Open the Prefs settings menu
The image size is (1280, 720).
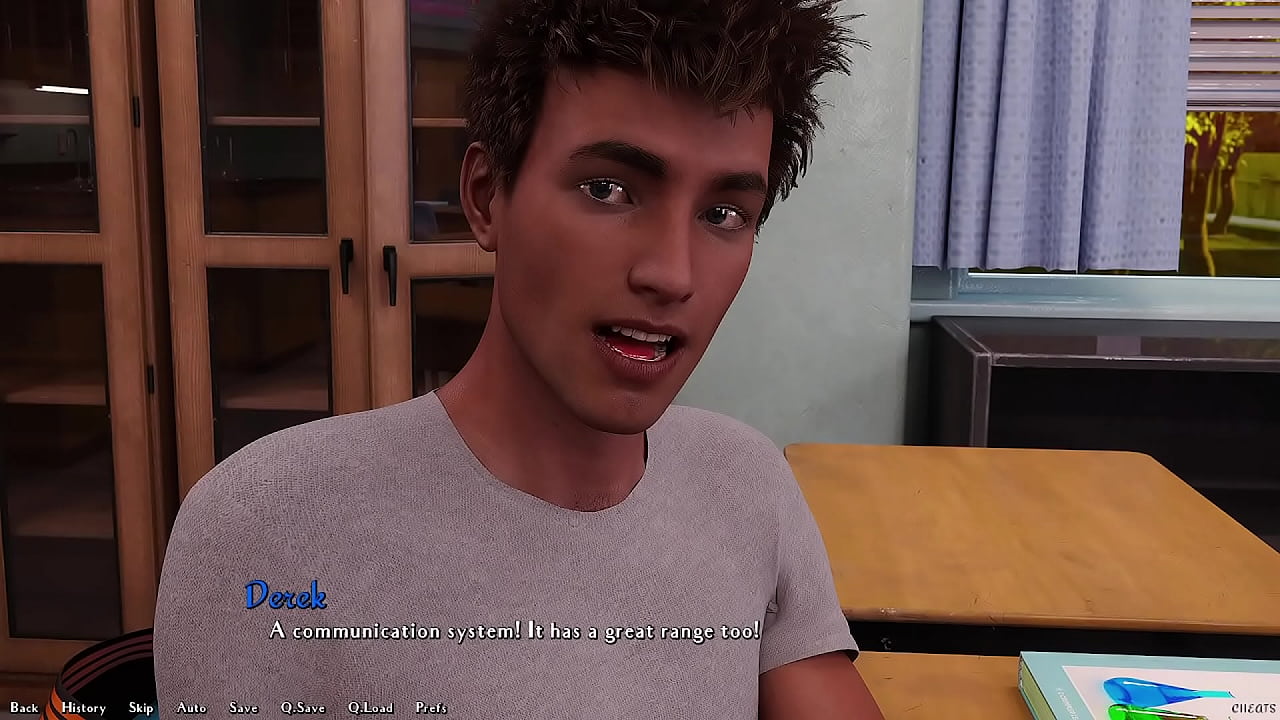coord(431,707)
